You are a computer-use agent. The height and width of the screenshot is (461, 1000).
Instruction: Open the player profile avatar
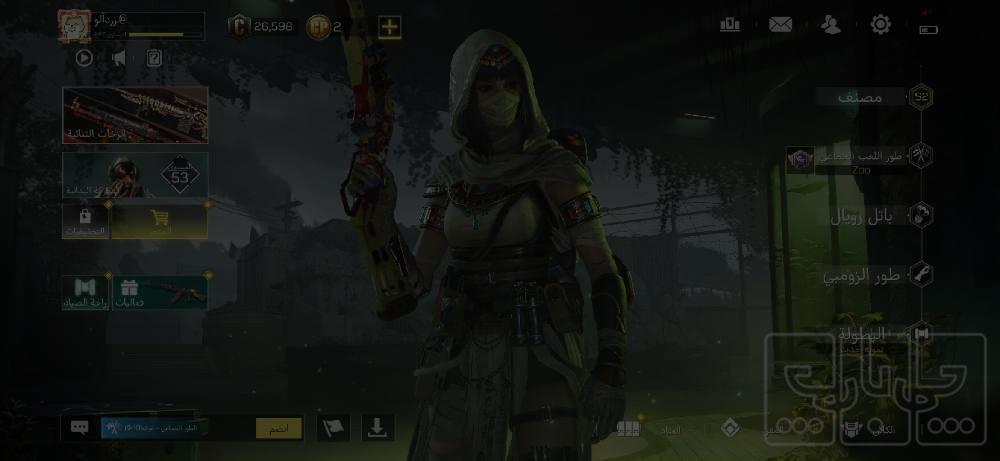[x=75, y=26]
